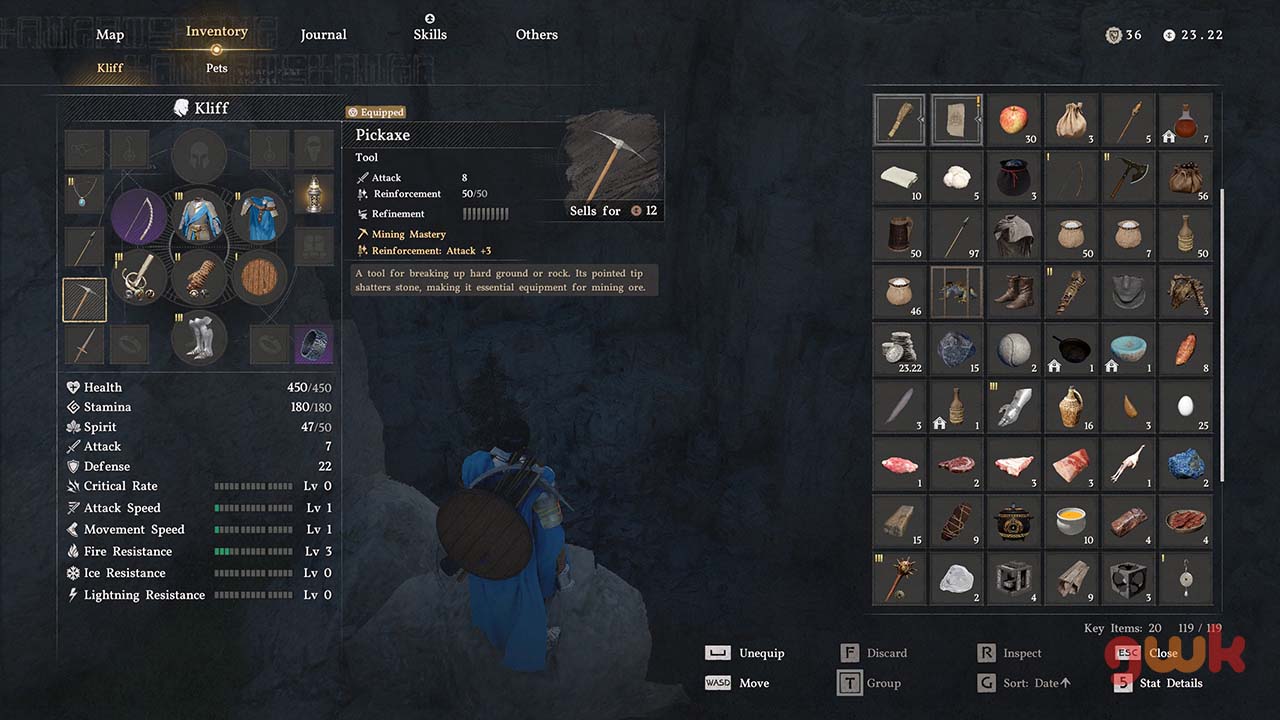The width and height of the screenshot is (1280, 720).
Task: Click the leg armor greaves slot
Action: [199, 338]
